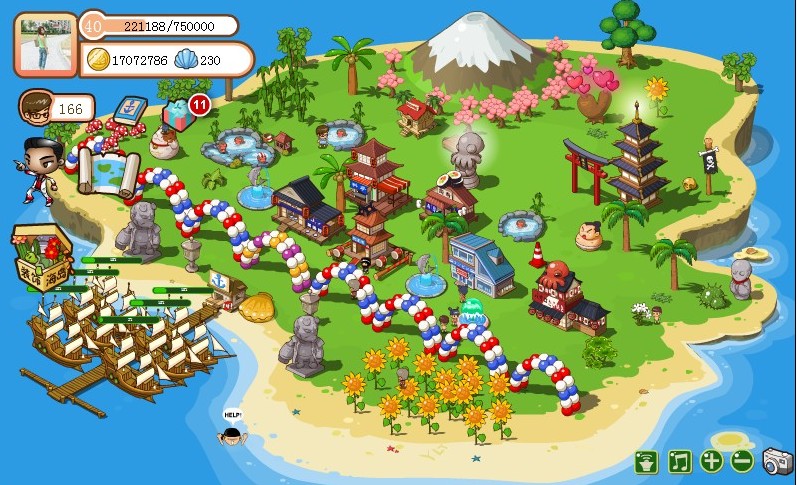Click the gold coin currency icon
The width and height of the screenshot is (797, 485).
[x=98, y=59]
